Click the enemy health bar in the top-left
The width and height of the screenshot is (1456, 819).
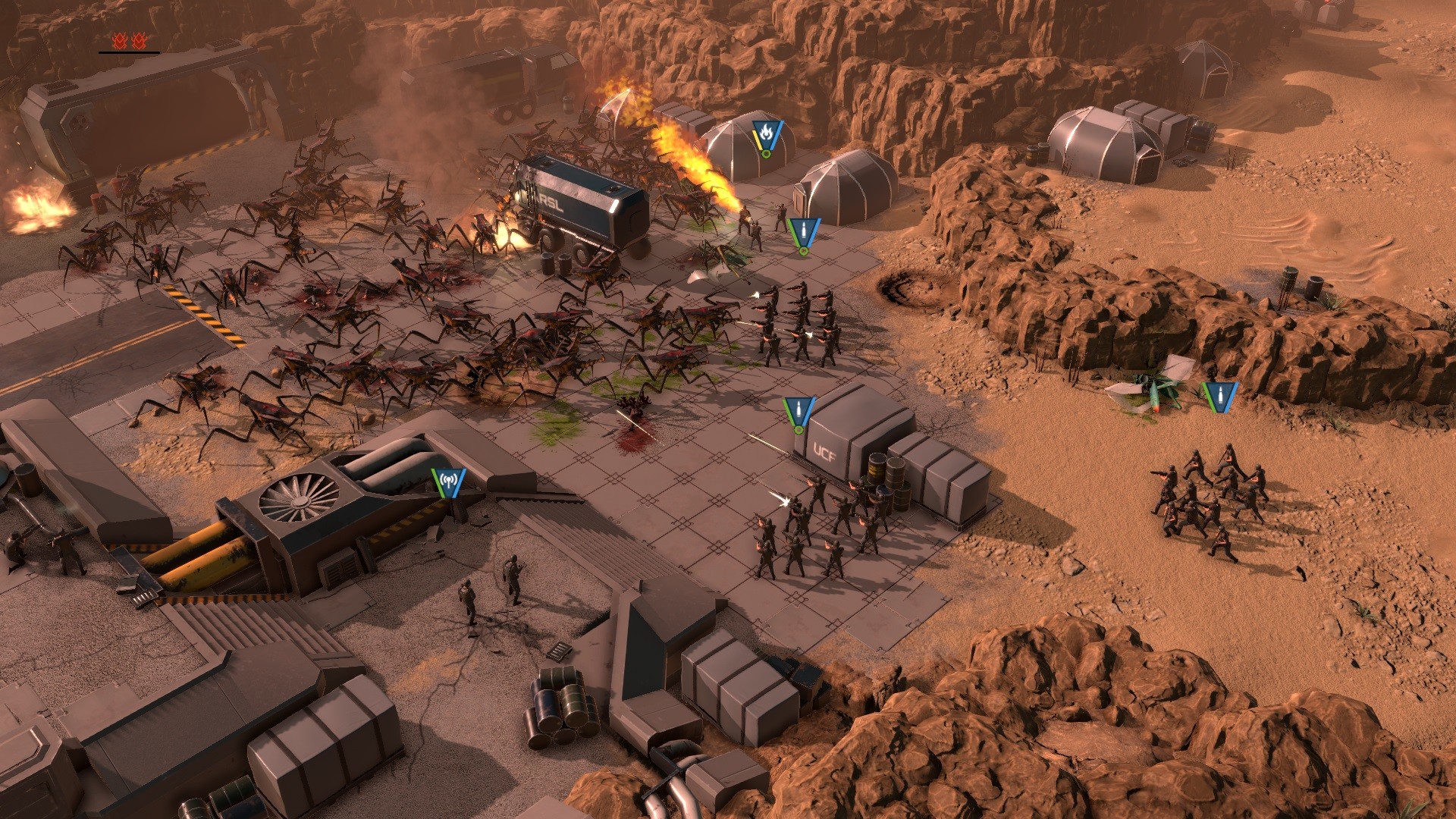(x=125, y=52)
